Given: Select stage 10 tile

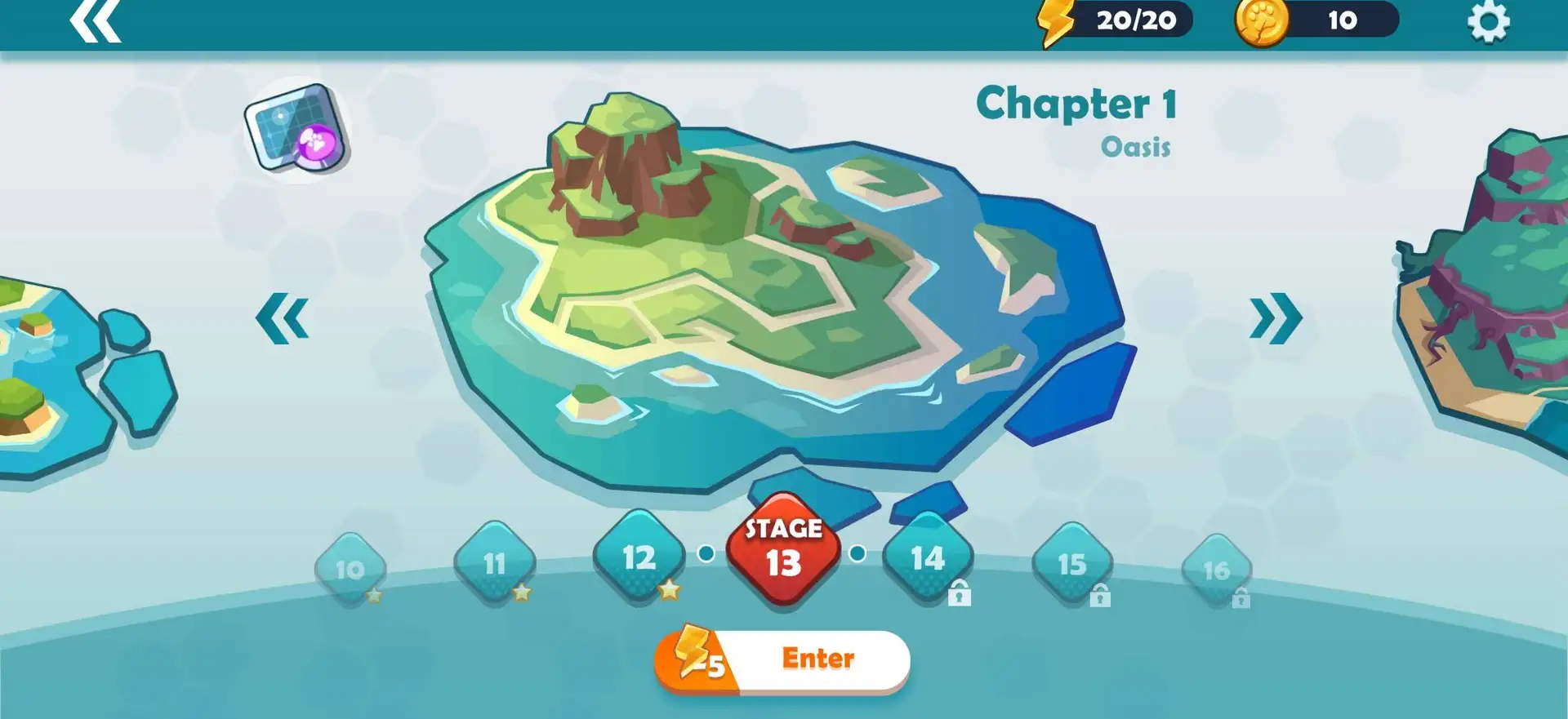Looking at the screenshot, I should (x=350, y=569).
